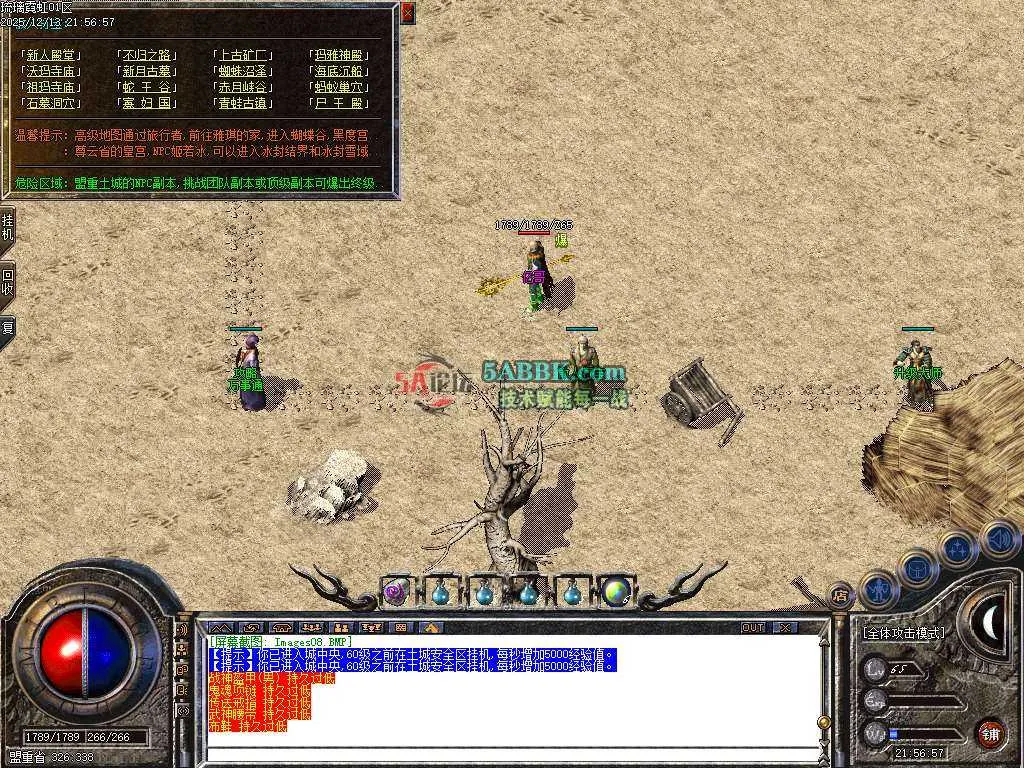The height and width of the screenshot is (768, 1024).
Task: Open the 回收 recycle side tab
Action: point(8,282)
